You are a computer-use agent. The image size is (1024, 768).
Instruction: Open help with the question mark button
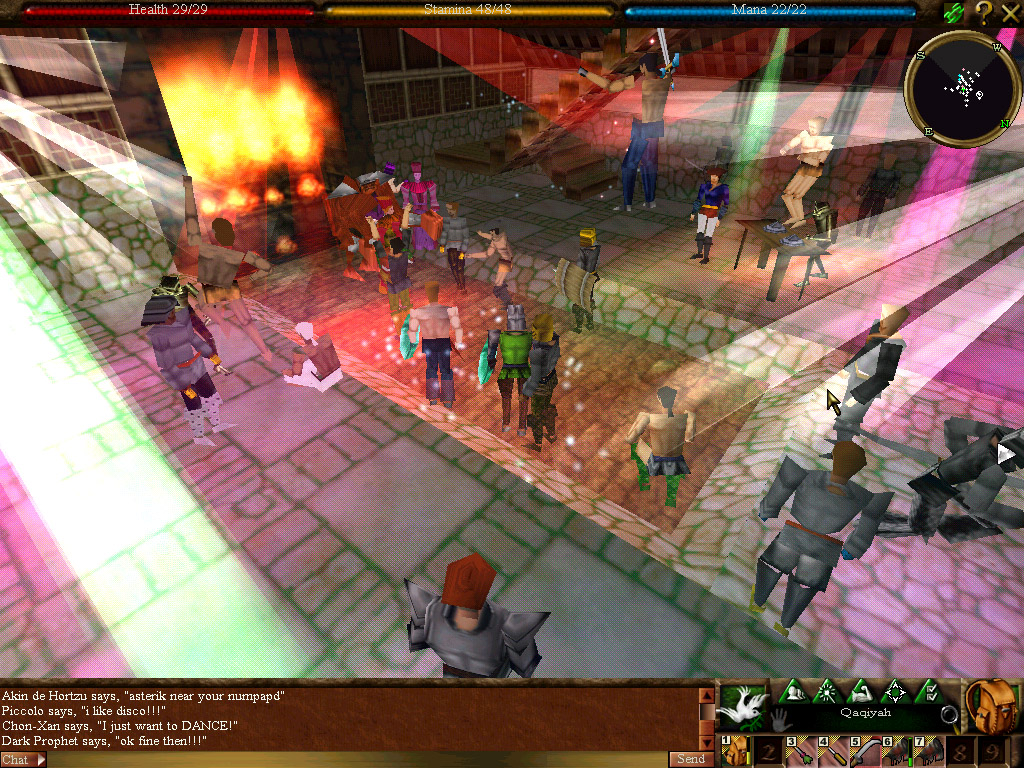pos(983,12)
